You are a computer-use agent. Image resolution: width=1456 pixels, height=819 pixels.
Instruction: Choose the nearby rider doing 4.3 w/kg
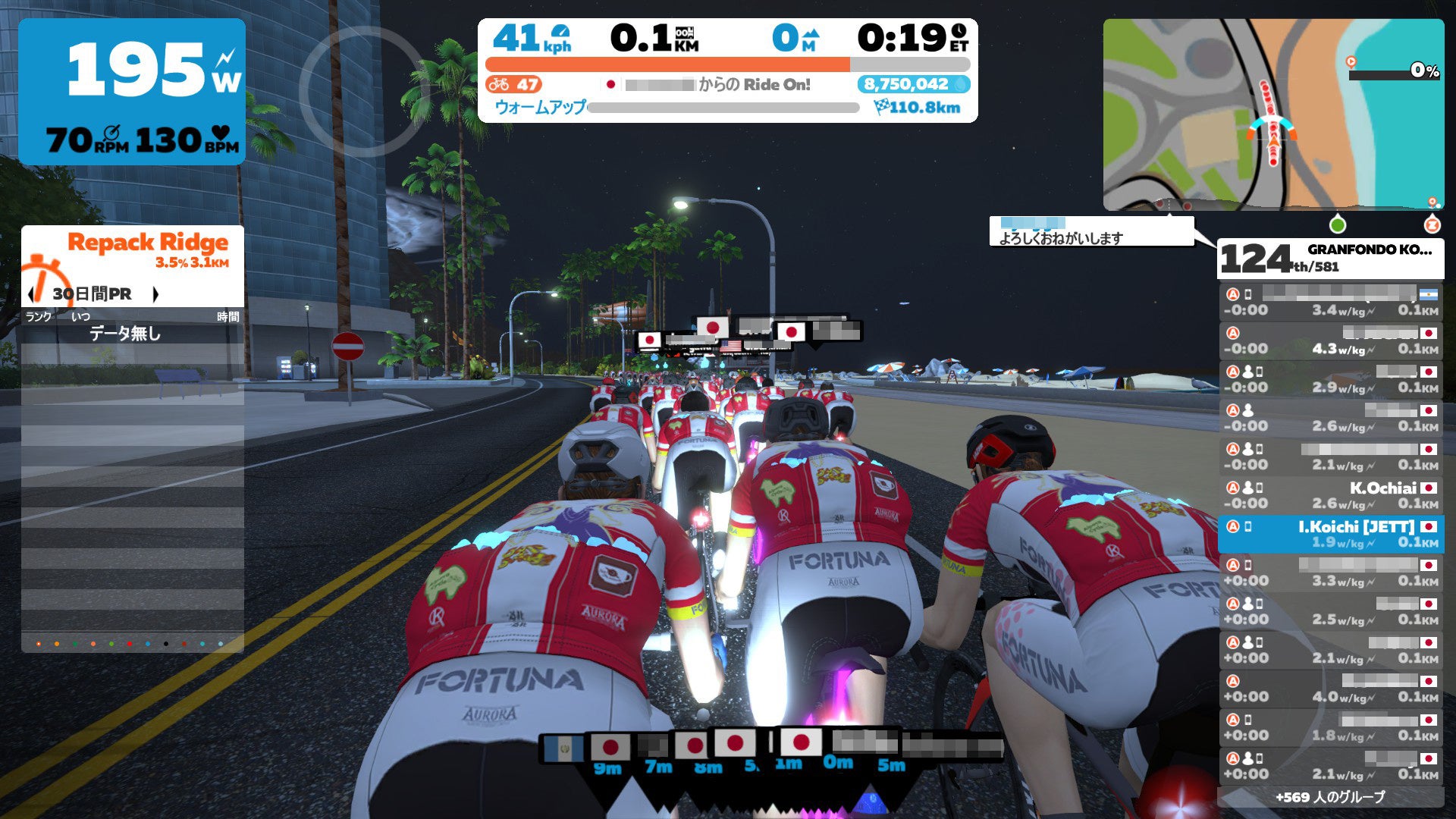(1331, 340)
